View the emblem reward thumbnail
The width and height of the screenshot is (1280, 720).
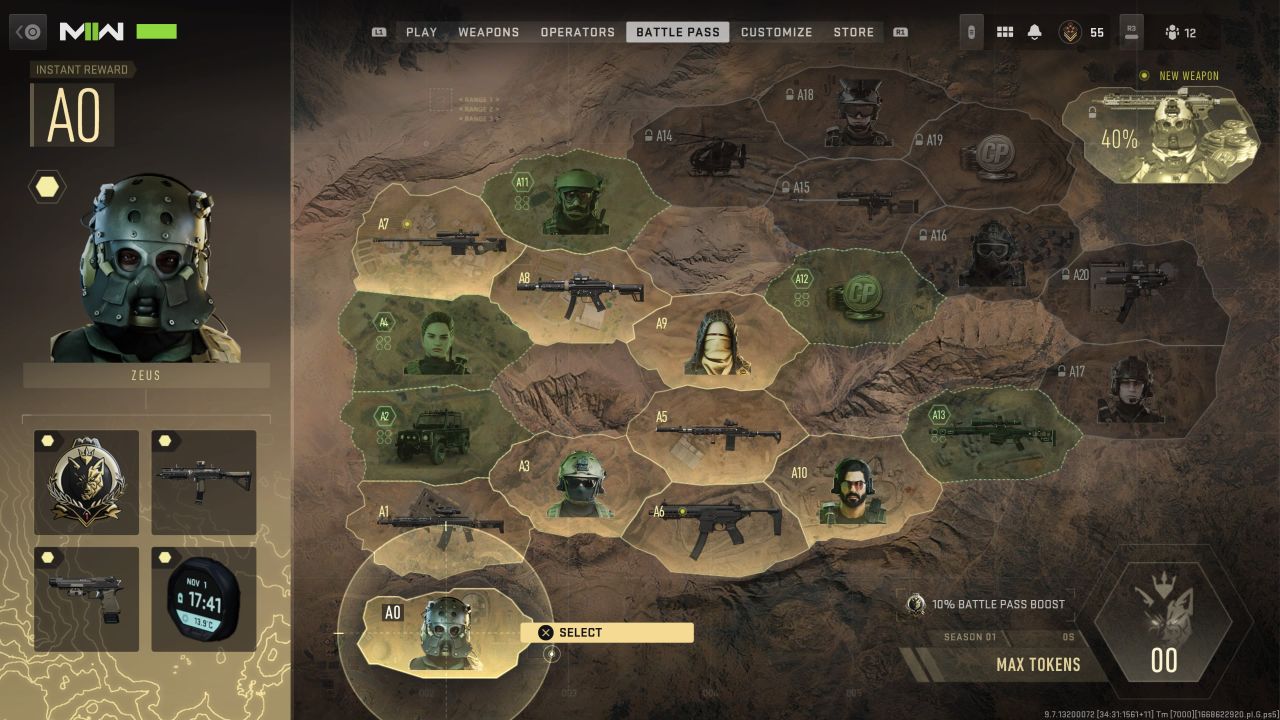pos(86,482)
